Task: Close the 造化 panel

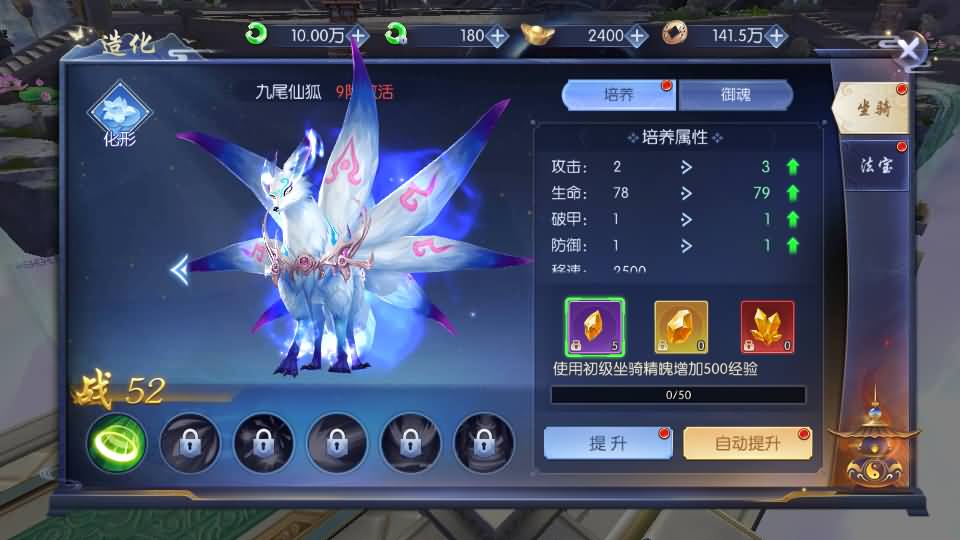Action: click(x=908, y=51)
